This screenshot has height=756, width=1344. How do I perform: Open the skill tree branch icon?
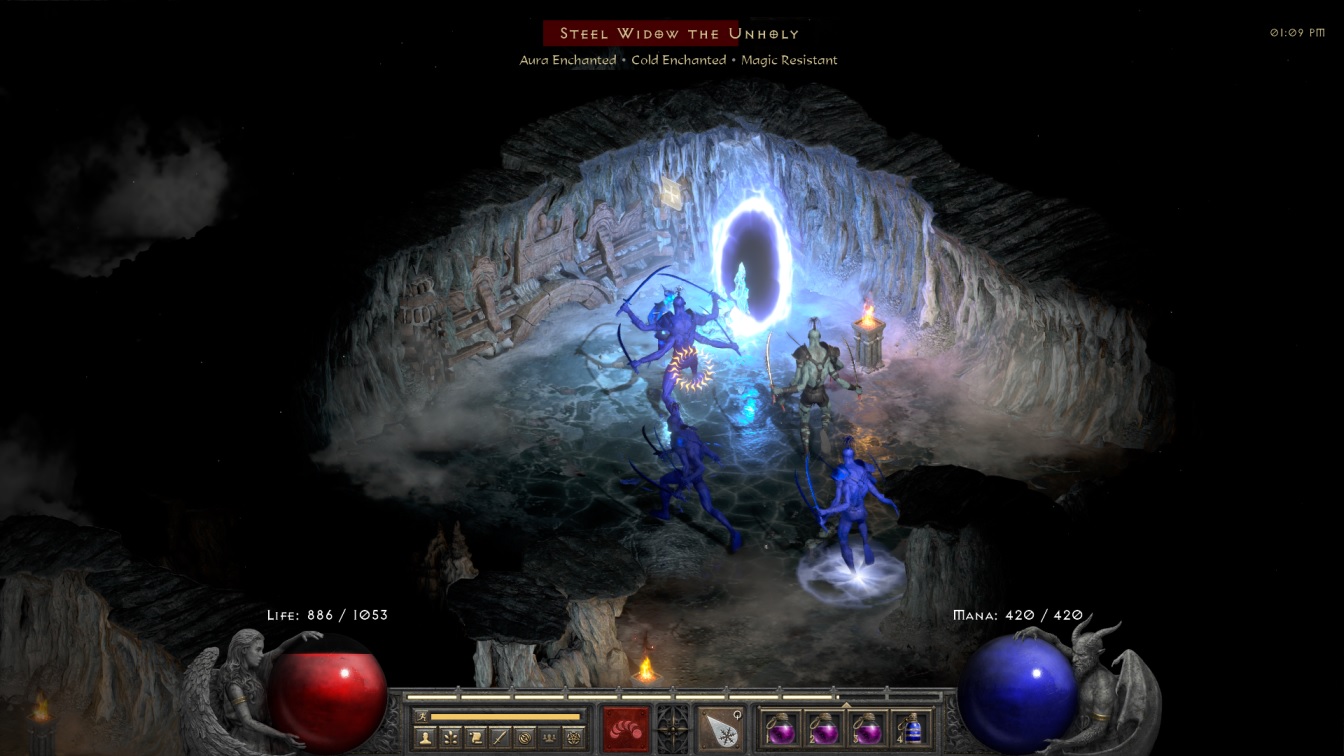[x=450, y=736]
